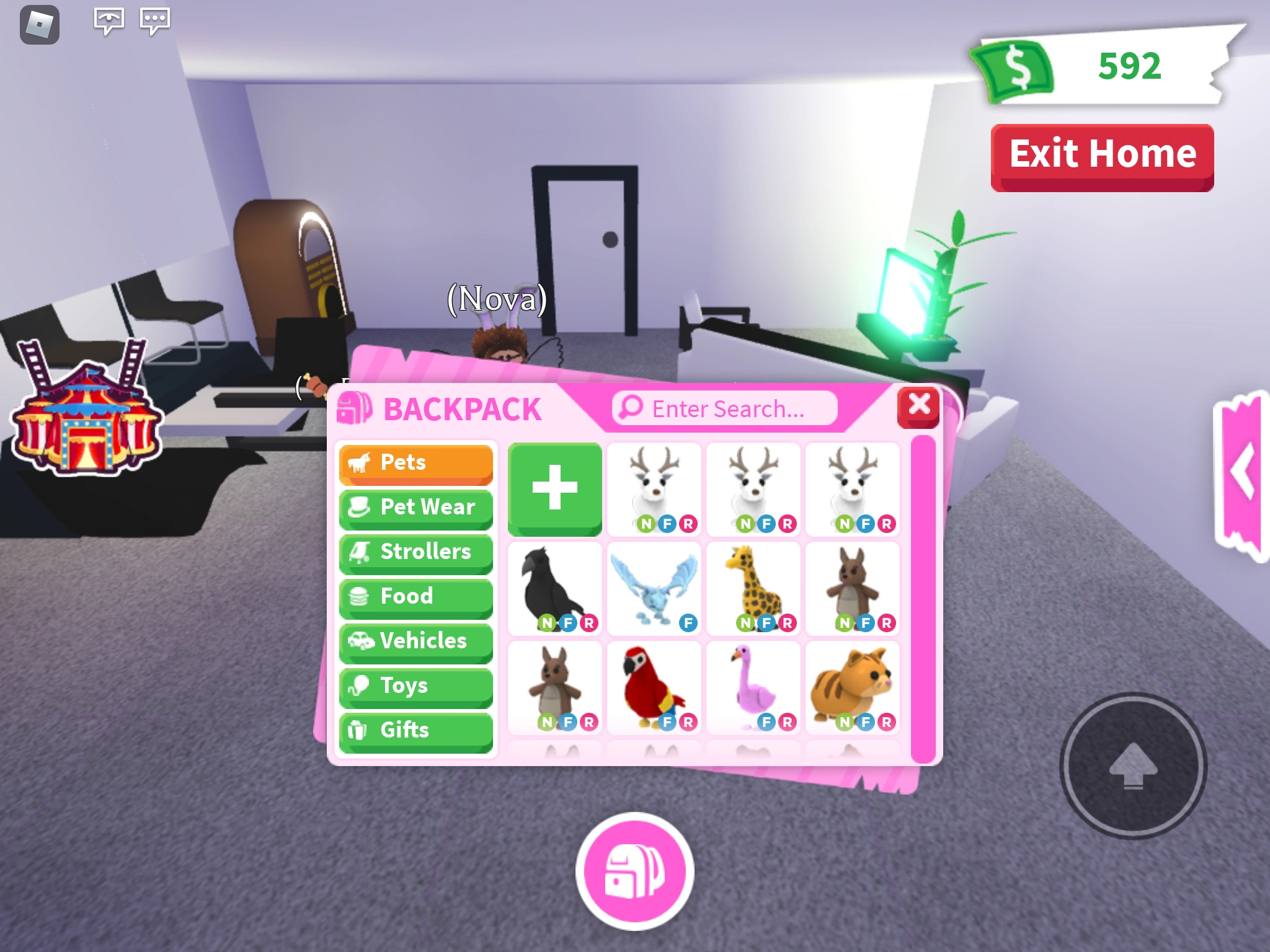Select the Strollers category
The image size is (1270, 952).
click(x=415, y=552)
